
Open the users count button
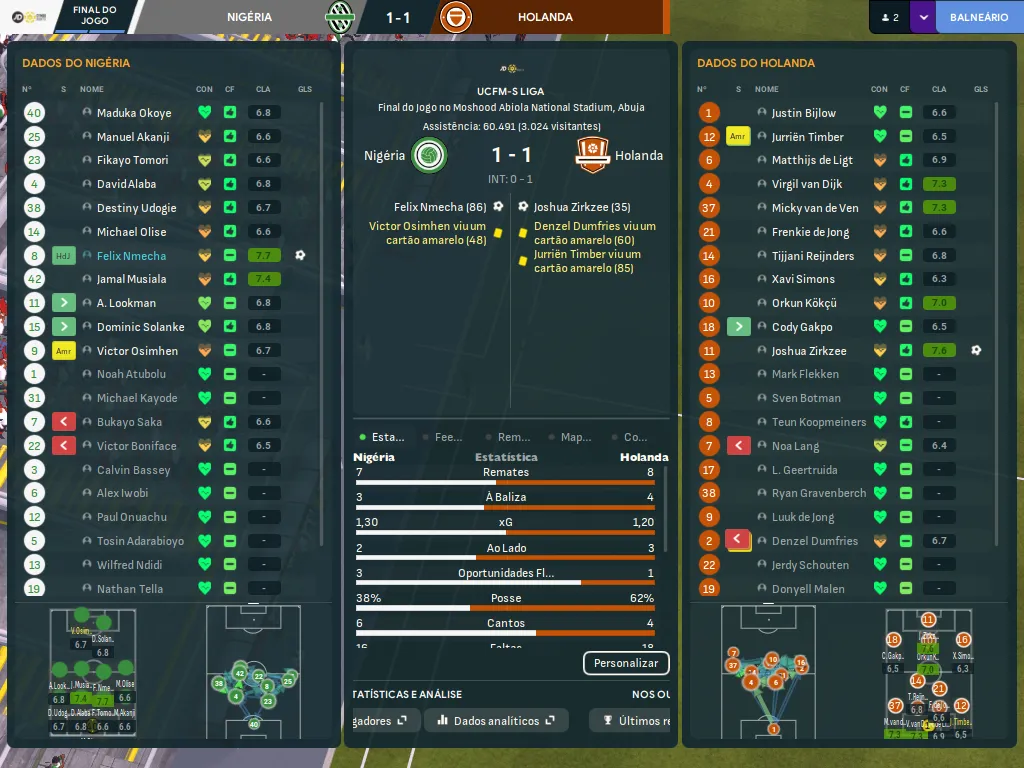click(889, 17)
